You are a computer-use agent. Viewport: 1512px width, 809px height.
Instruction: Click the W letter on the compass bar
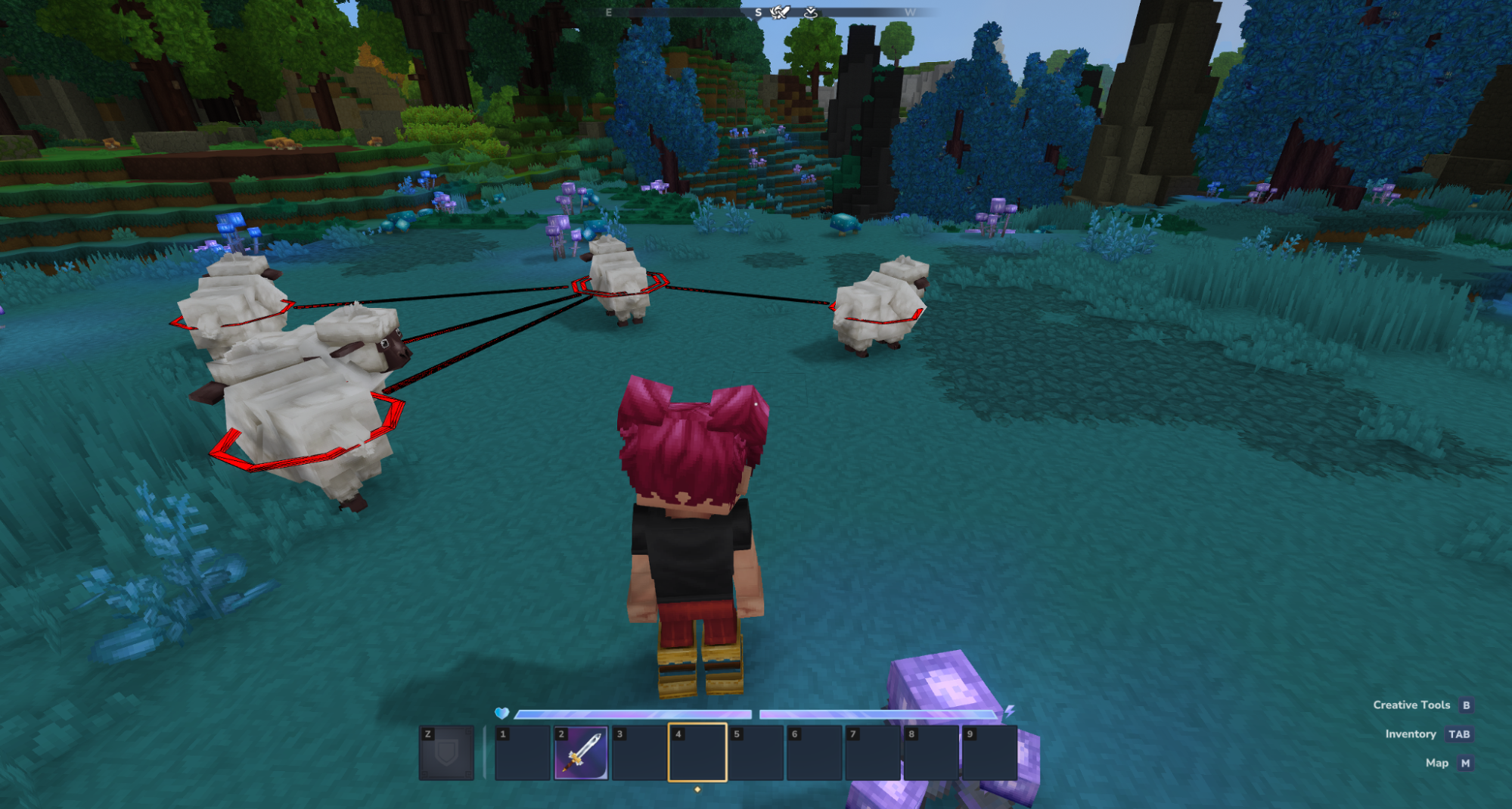tap(910, 11)
